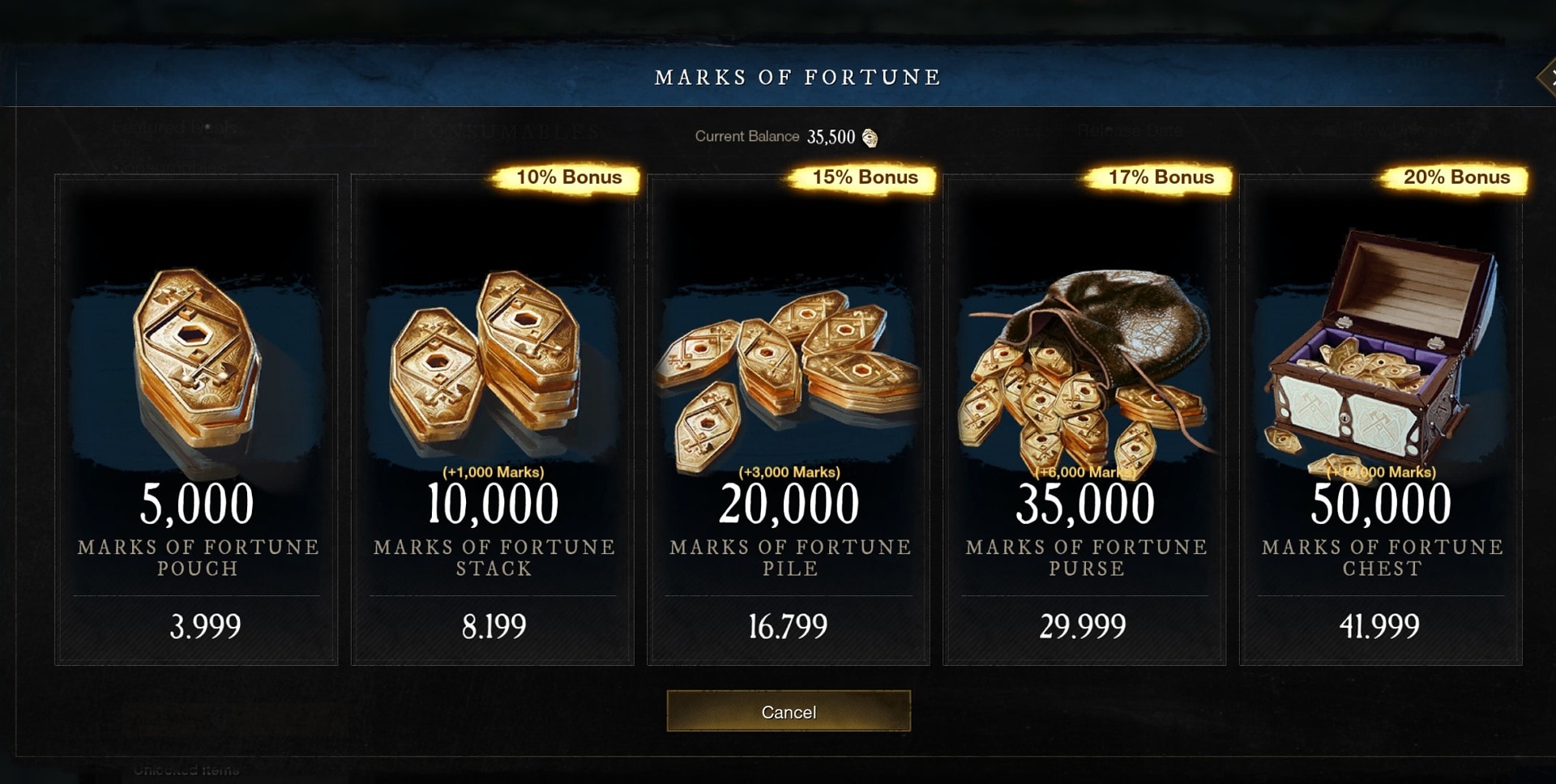Choose the 10,000 Marks of Fortune Stack
The height and width of the screenshot is (784, 1556).
pos(492,420)
